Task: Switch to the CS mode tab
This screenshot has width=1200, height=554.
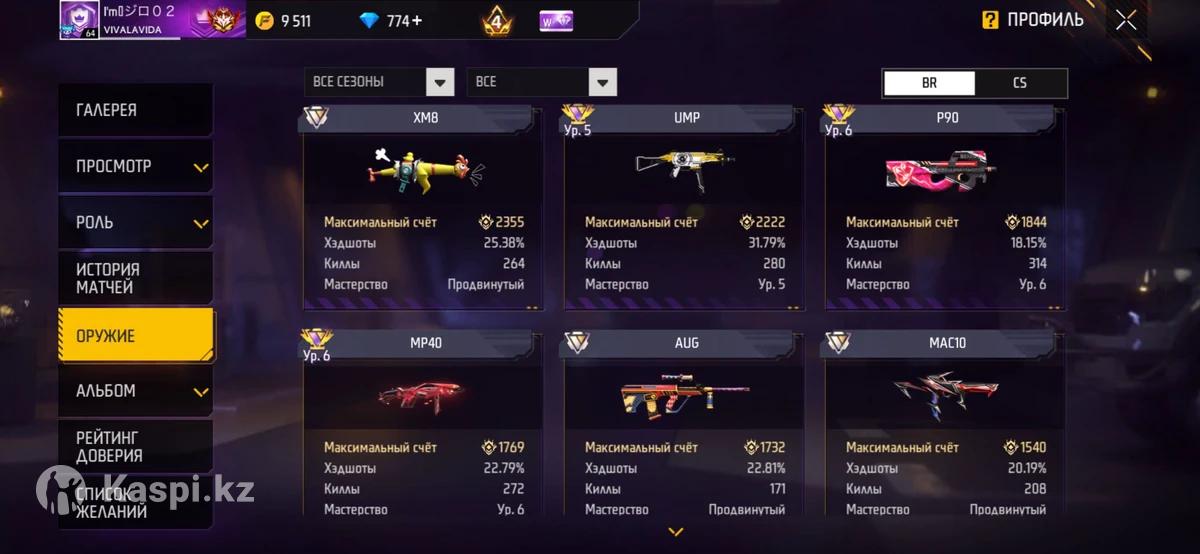Action: click(x=1020, y=83)
